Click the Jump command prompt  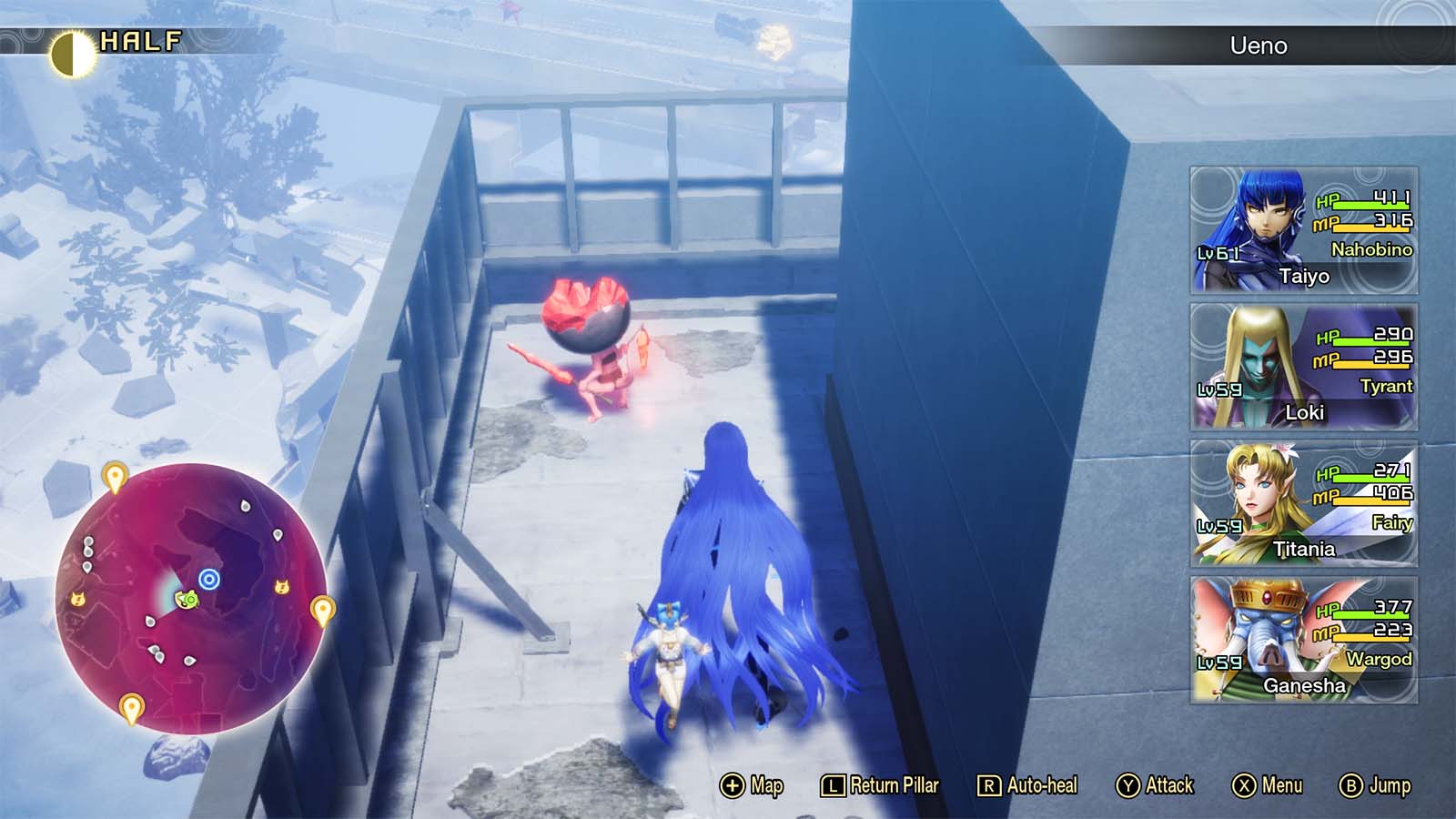[x=1372, y=784]
